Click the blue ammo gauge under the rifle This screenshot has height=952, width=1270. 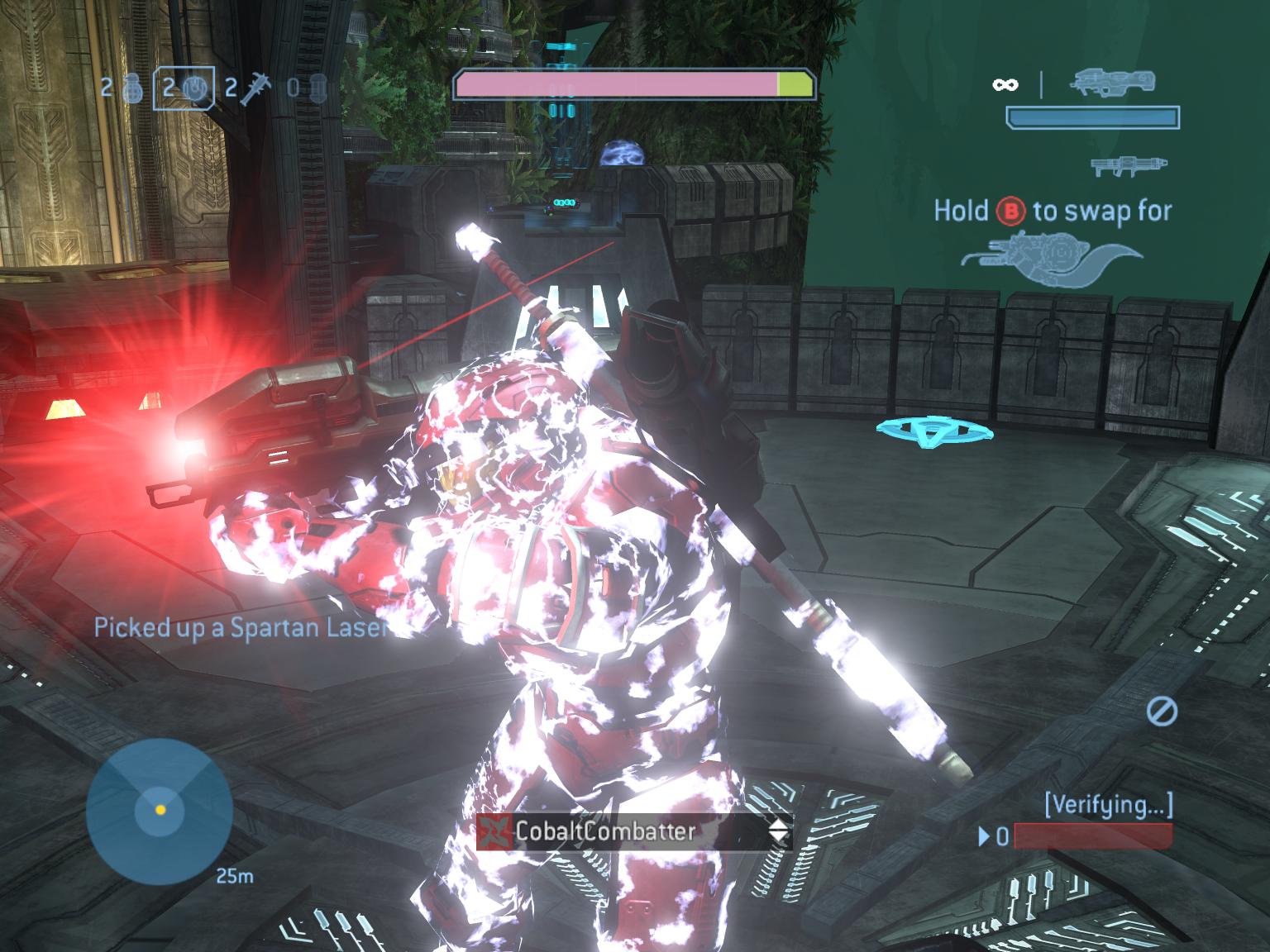click(x=1093, y=118)
